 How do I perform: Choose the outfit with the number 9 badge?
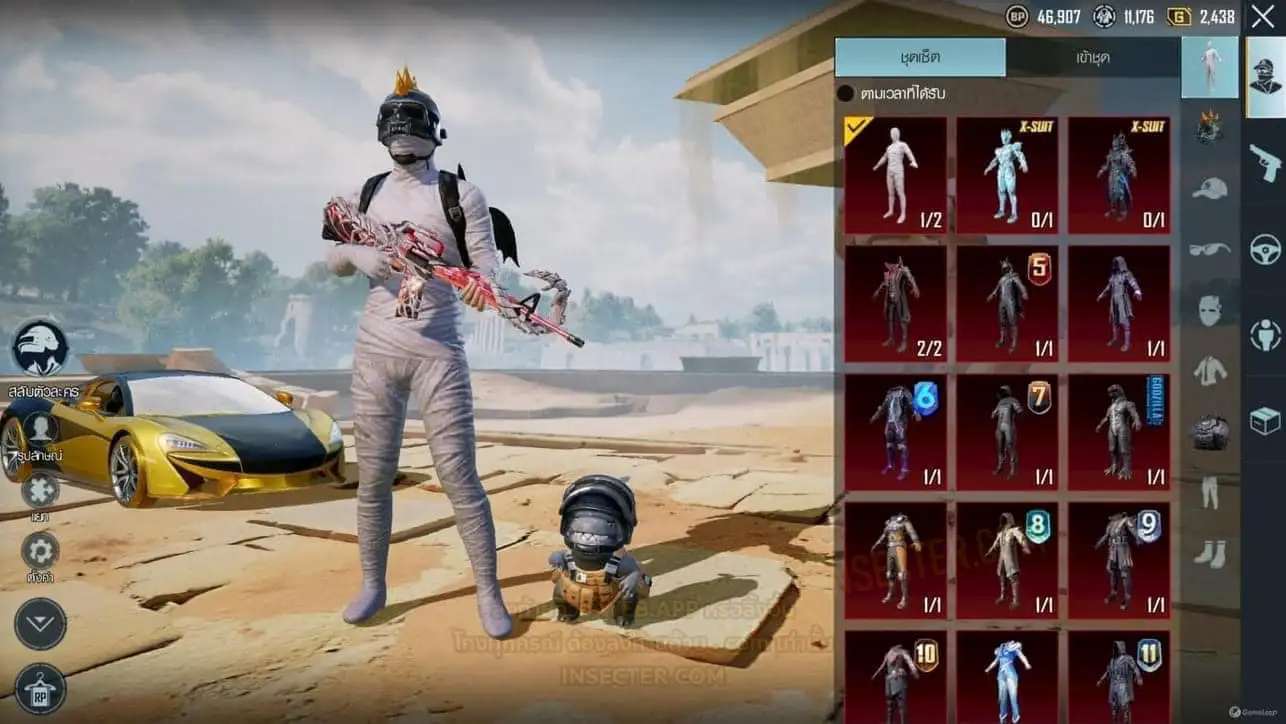click(x=1119, y=560)
